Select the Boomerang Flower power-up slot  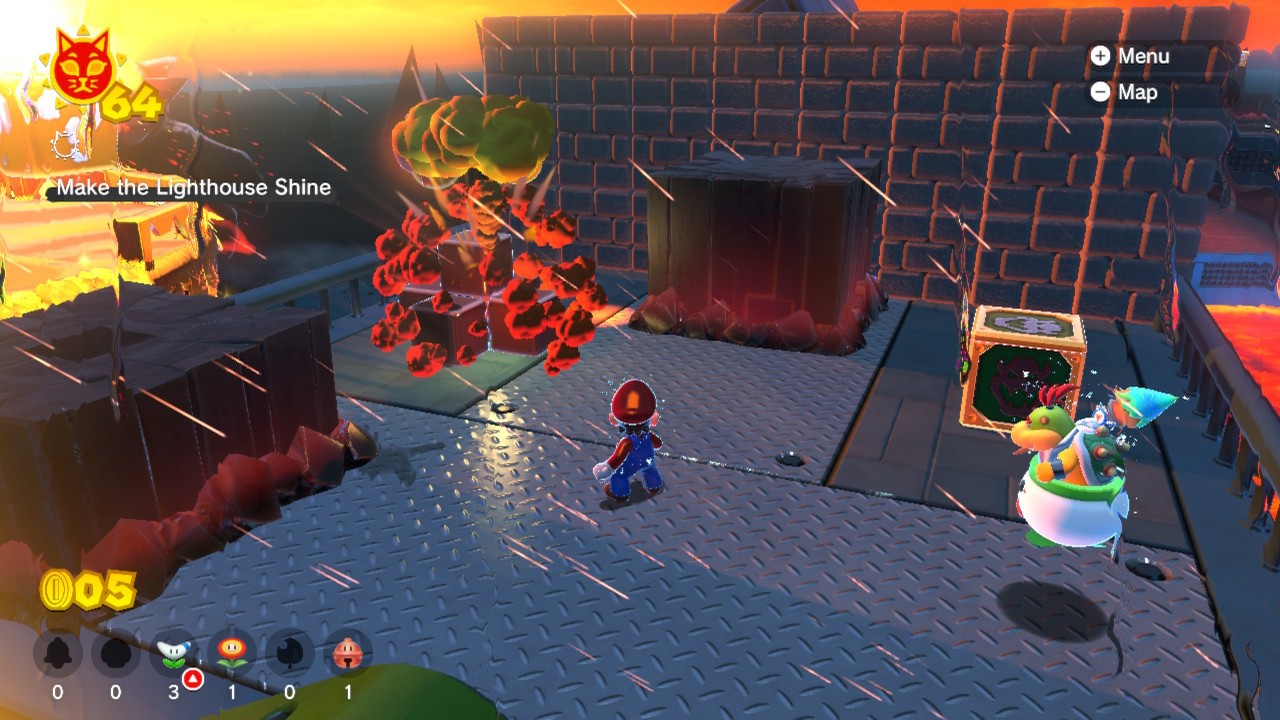click(x=174, y=654)
